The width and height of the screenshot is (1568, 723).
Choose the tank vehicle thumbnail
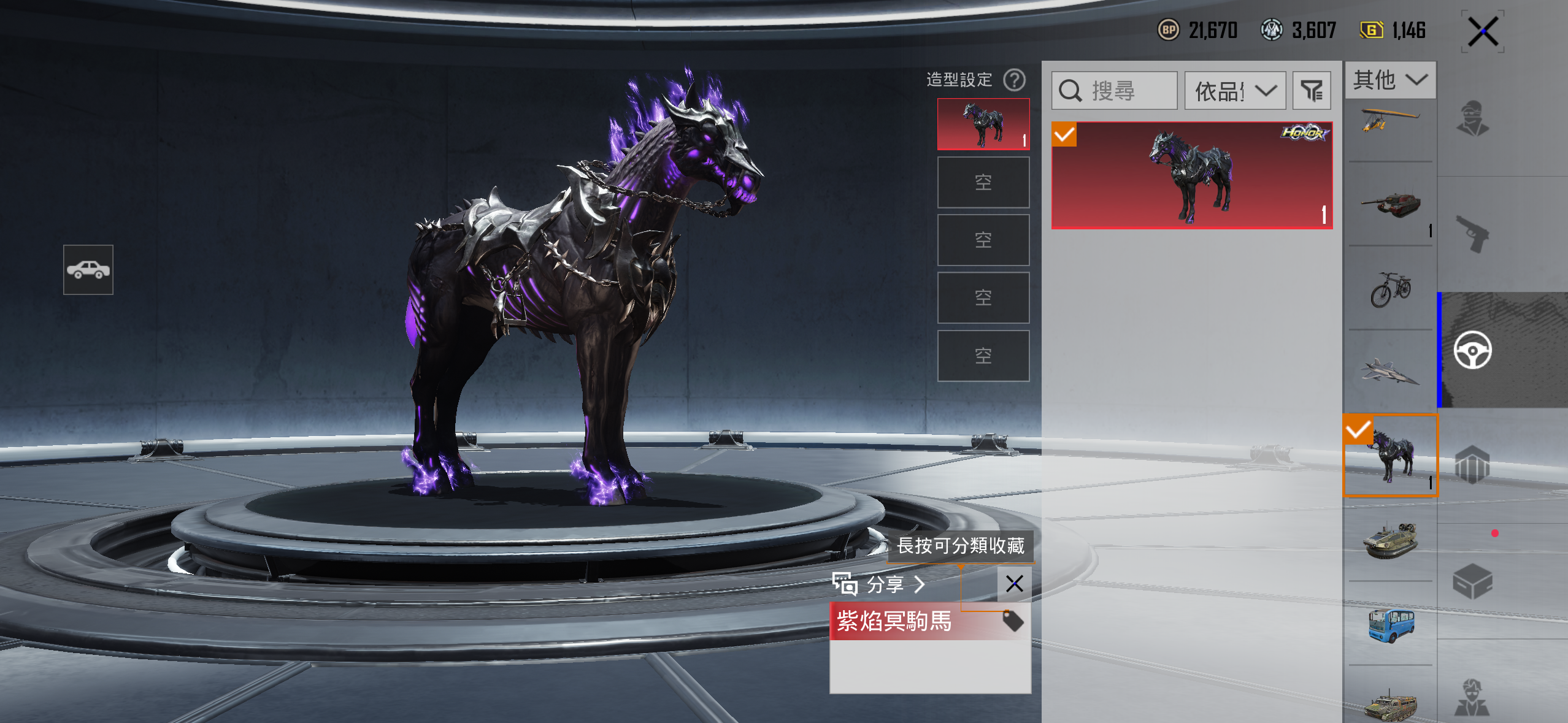pyautogui.click(x=1390, y=205)
